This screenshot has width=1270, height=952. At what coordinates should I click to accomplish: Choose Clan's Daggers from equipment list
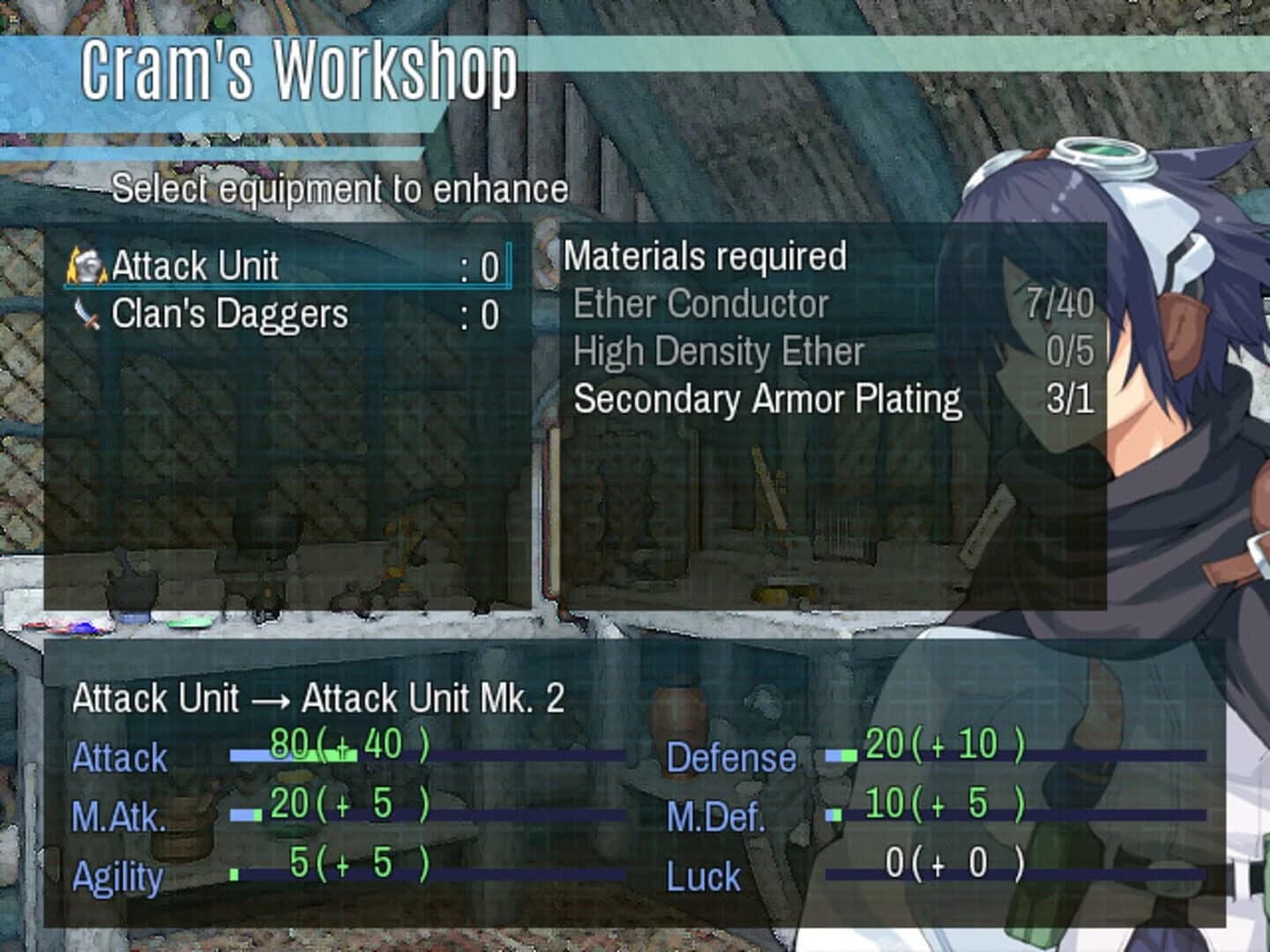click(229, 314)
